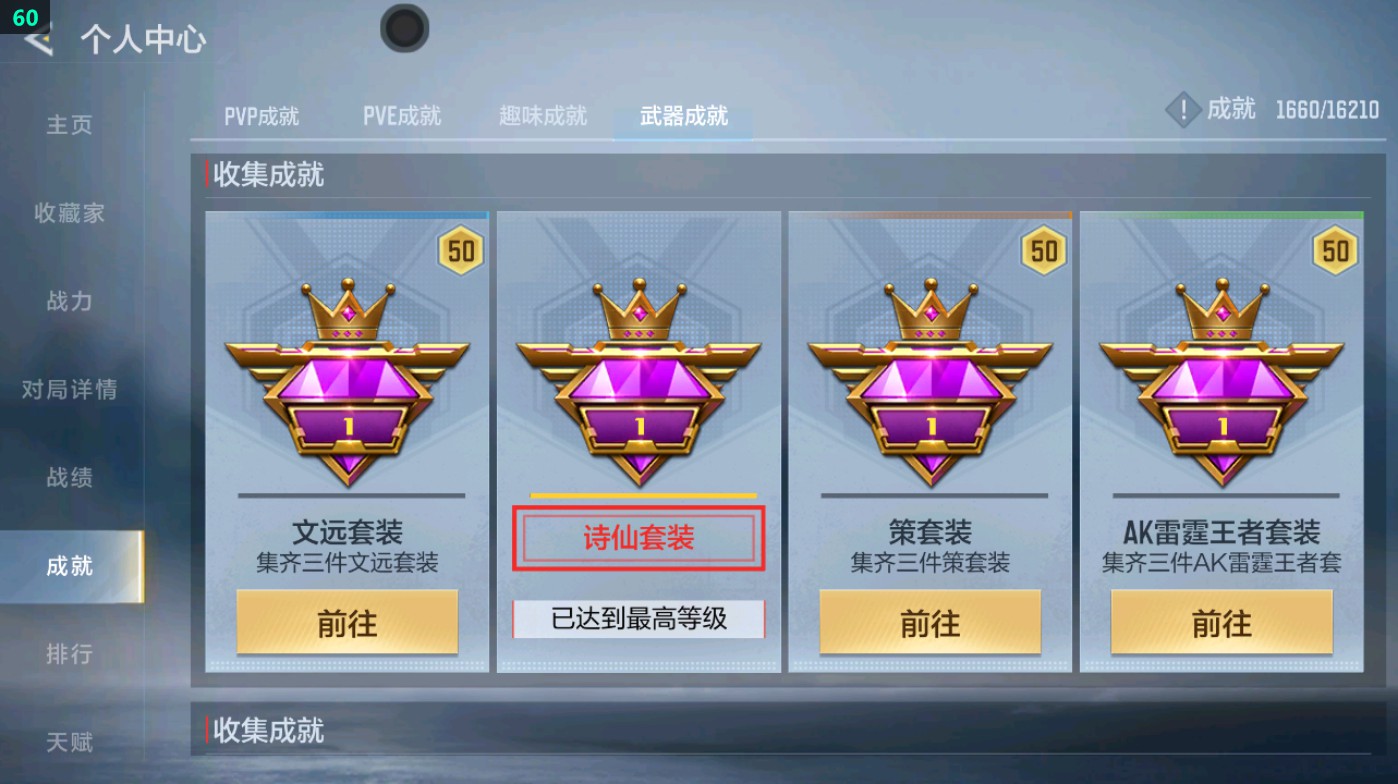Click 前往 under 文远套装

(x=347, y=622)
